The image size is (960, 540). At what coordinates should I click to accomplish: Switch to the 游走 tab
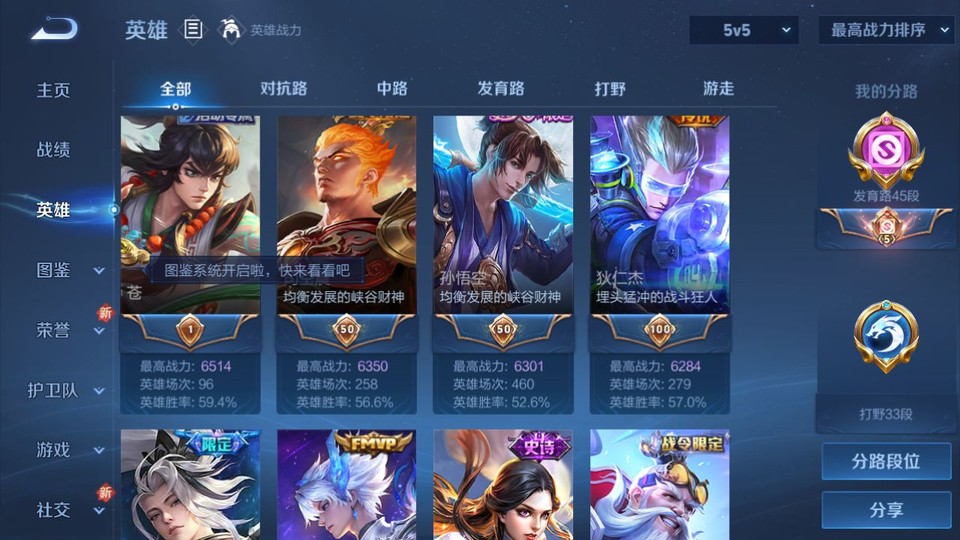click(718, 88)
